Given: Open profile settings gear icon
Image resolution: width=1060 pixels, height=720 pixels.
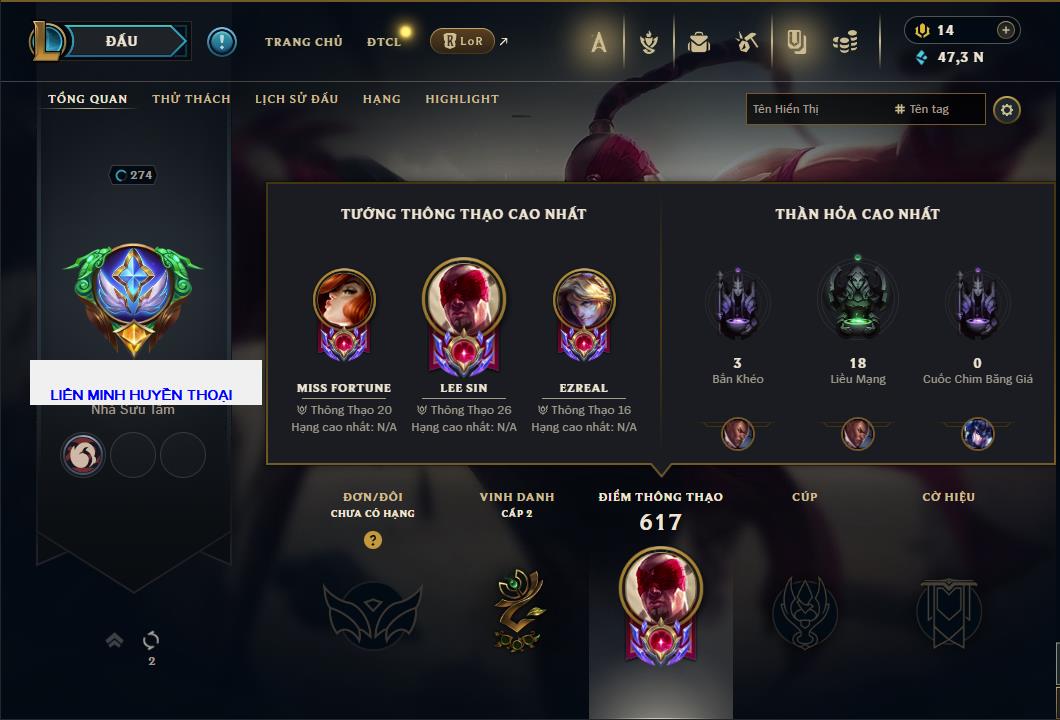Looking at the screenshot, I should pos(1007,109).
